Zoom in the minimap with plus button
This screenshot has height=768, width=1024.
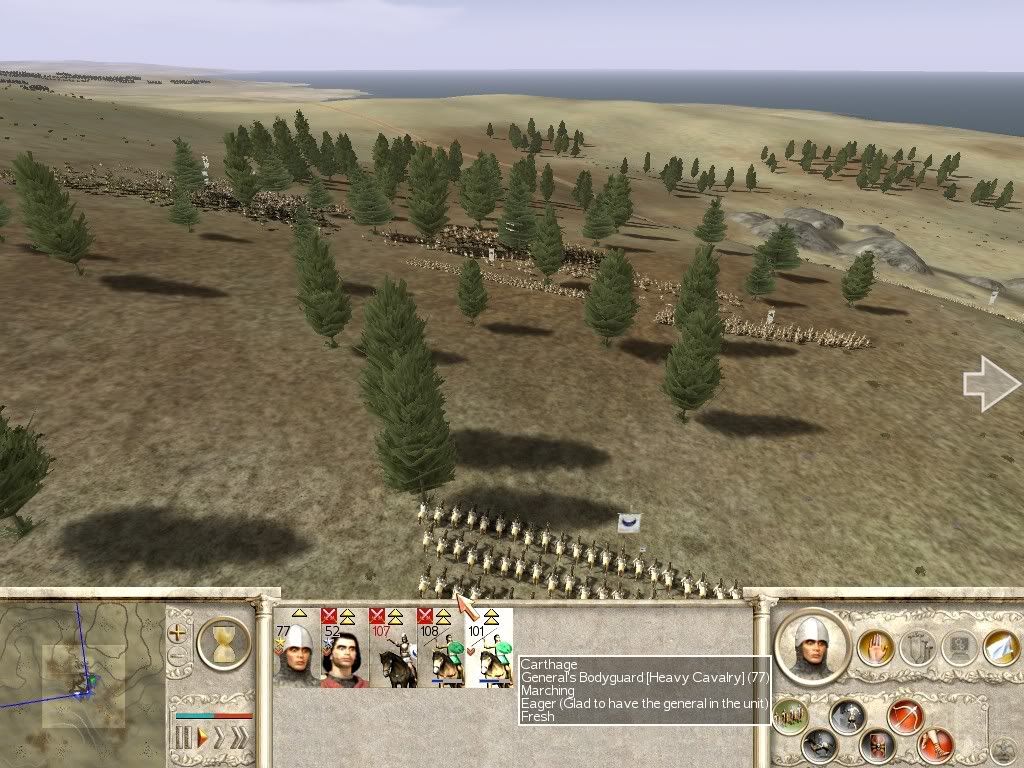180,633
